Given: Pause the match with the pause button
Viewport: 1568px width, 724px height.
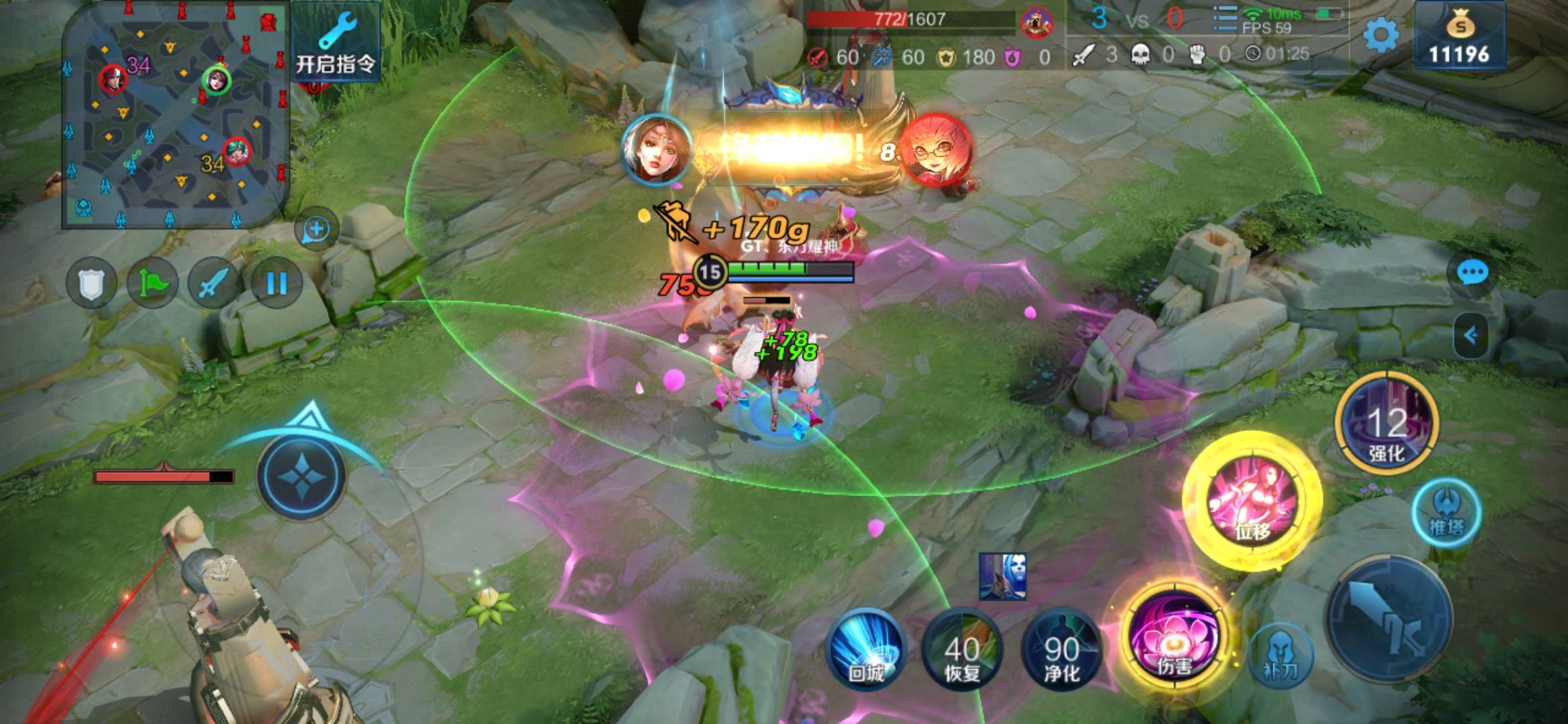Looking at the screenshot, I should pyautogui.click(x=275, y=284).
